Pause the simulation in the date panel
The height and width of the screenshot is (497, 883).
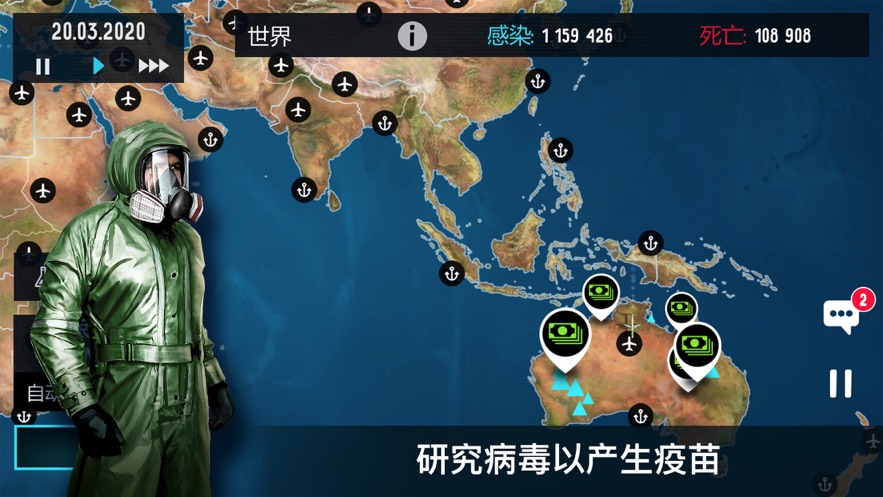(x=43, y=67)
